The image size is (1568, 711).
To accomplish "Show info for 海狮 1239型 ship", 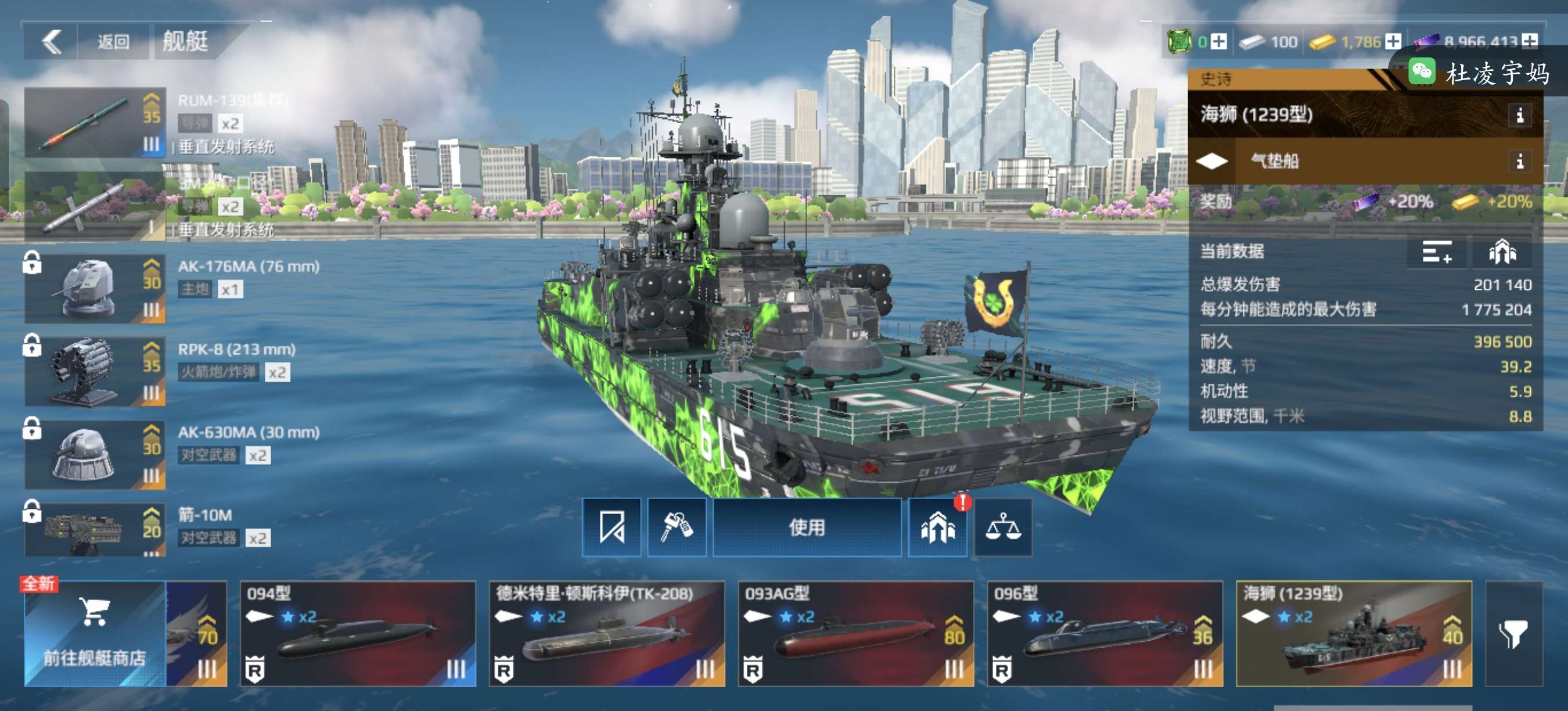I will point(1519,114).
